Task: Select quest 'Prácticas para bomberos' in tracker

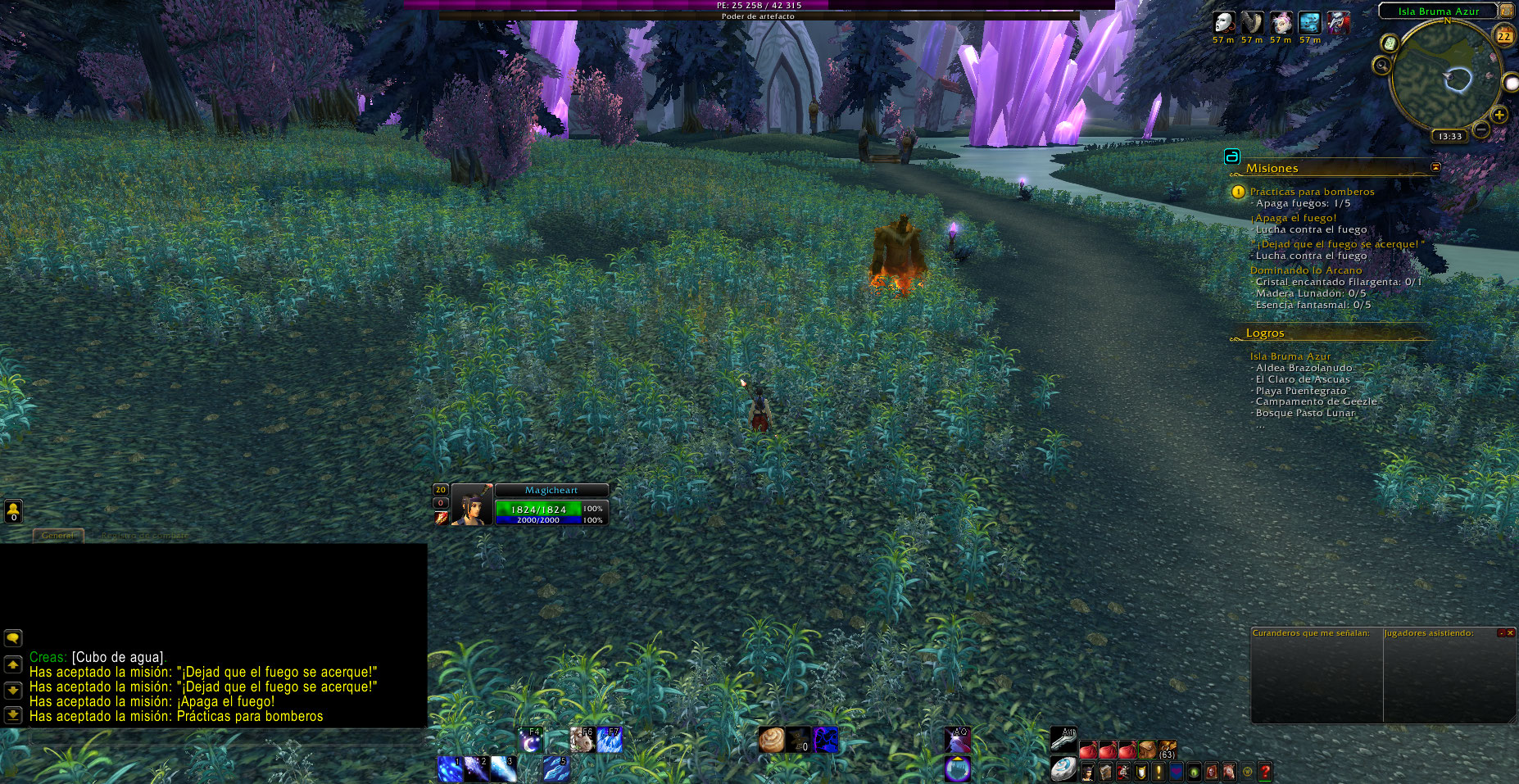Action: pyautogui.click(x=1312, y=192)
